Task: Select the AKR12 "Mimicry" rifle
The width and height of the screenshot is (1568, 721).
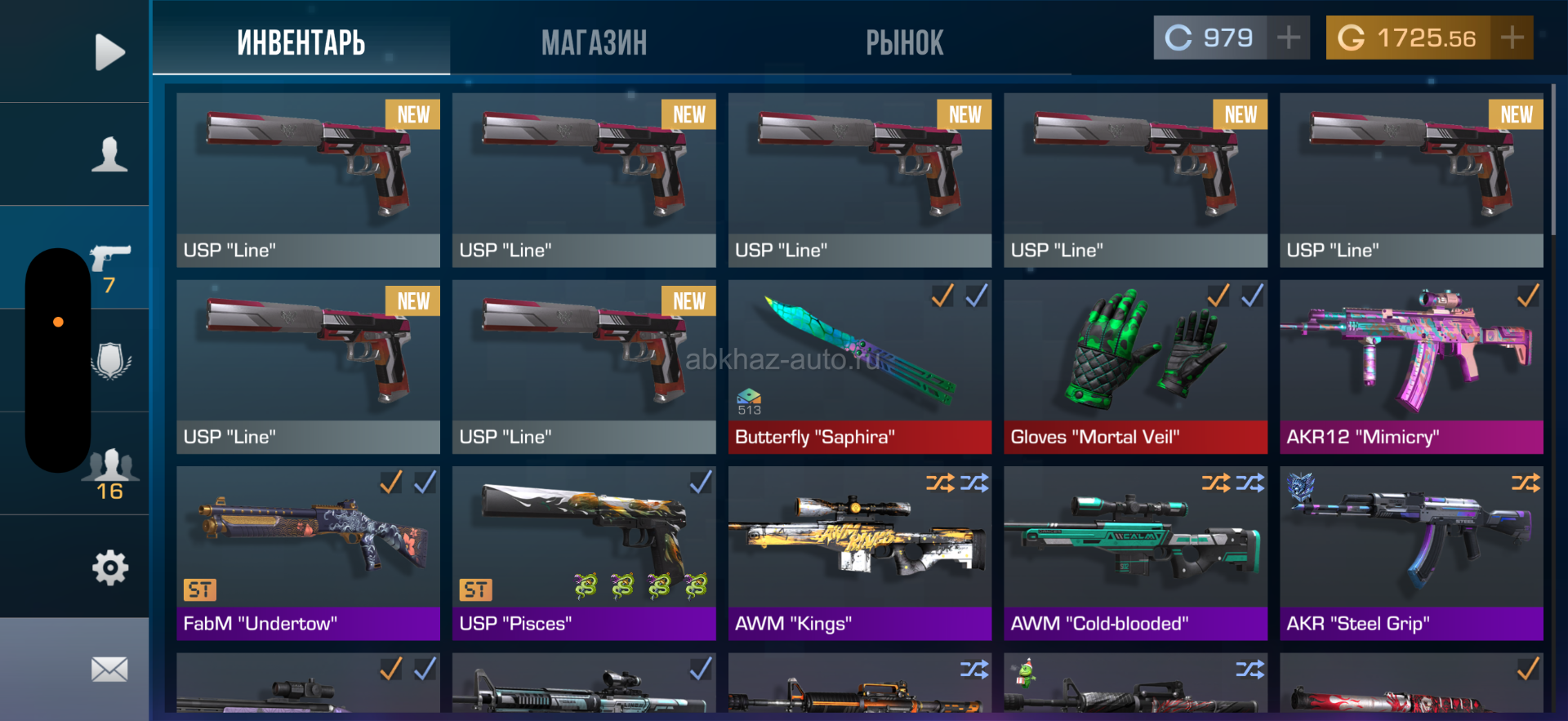Action: point(1411,367)
